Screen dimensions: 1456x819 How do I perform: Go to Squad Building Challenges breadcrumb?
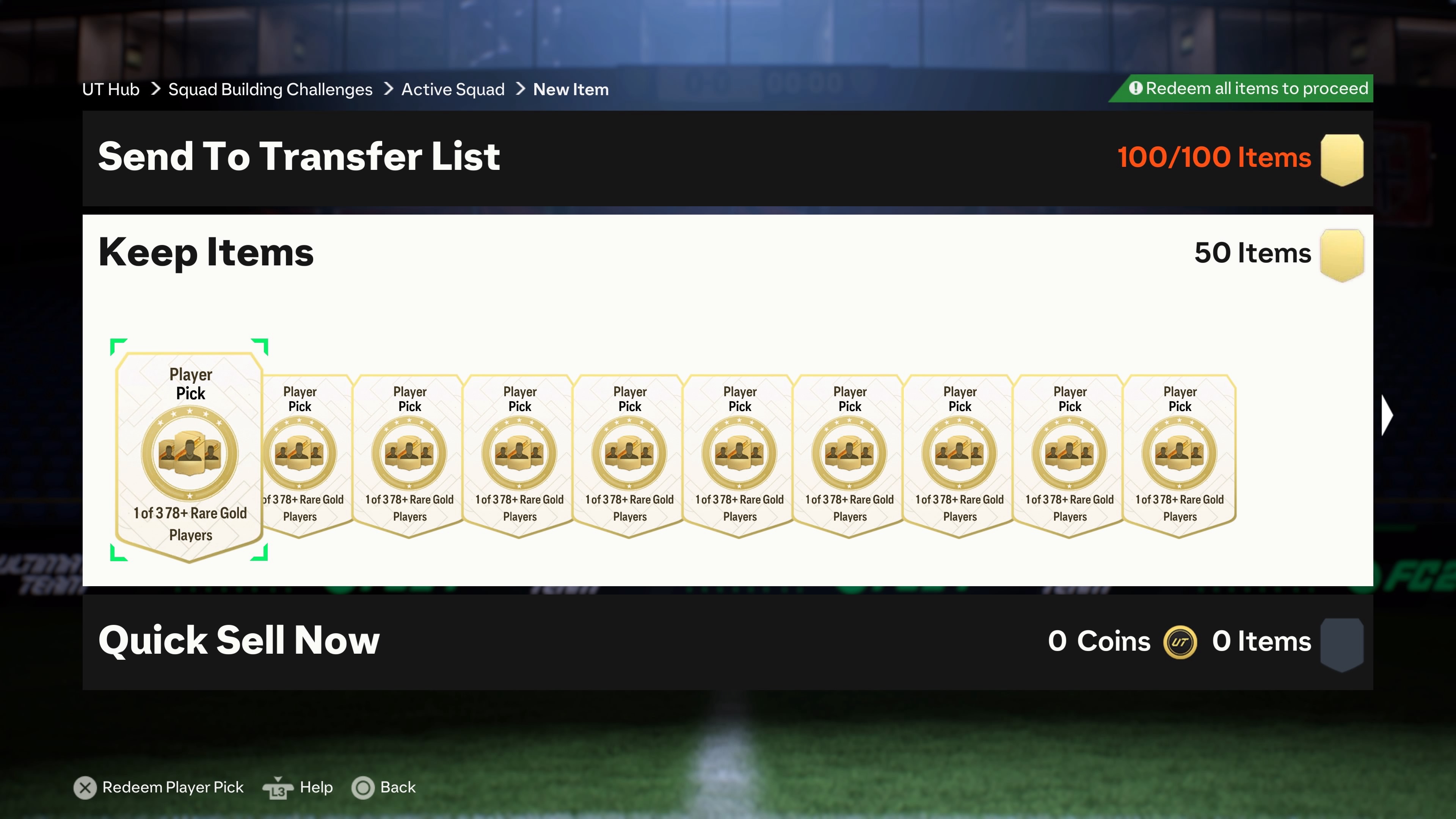tap(270, 89)
